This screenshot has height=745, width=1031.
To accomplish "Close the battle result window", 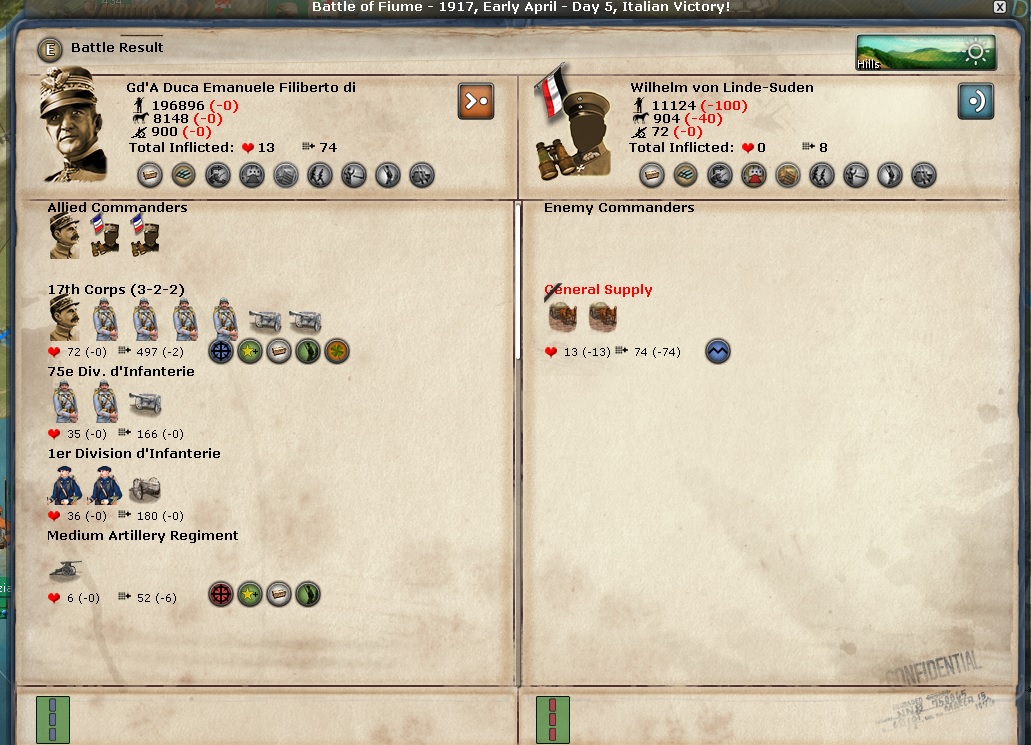I will pos(999,7).
